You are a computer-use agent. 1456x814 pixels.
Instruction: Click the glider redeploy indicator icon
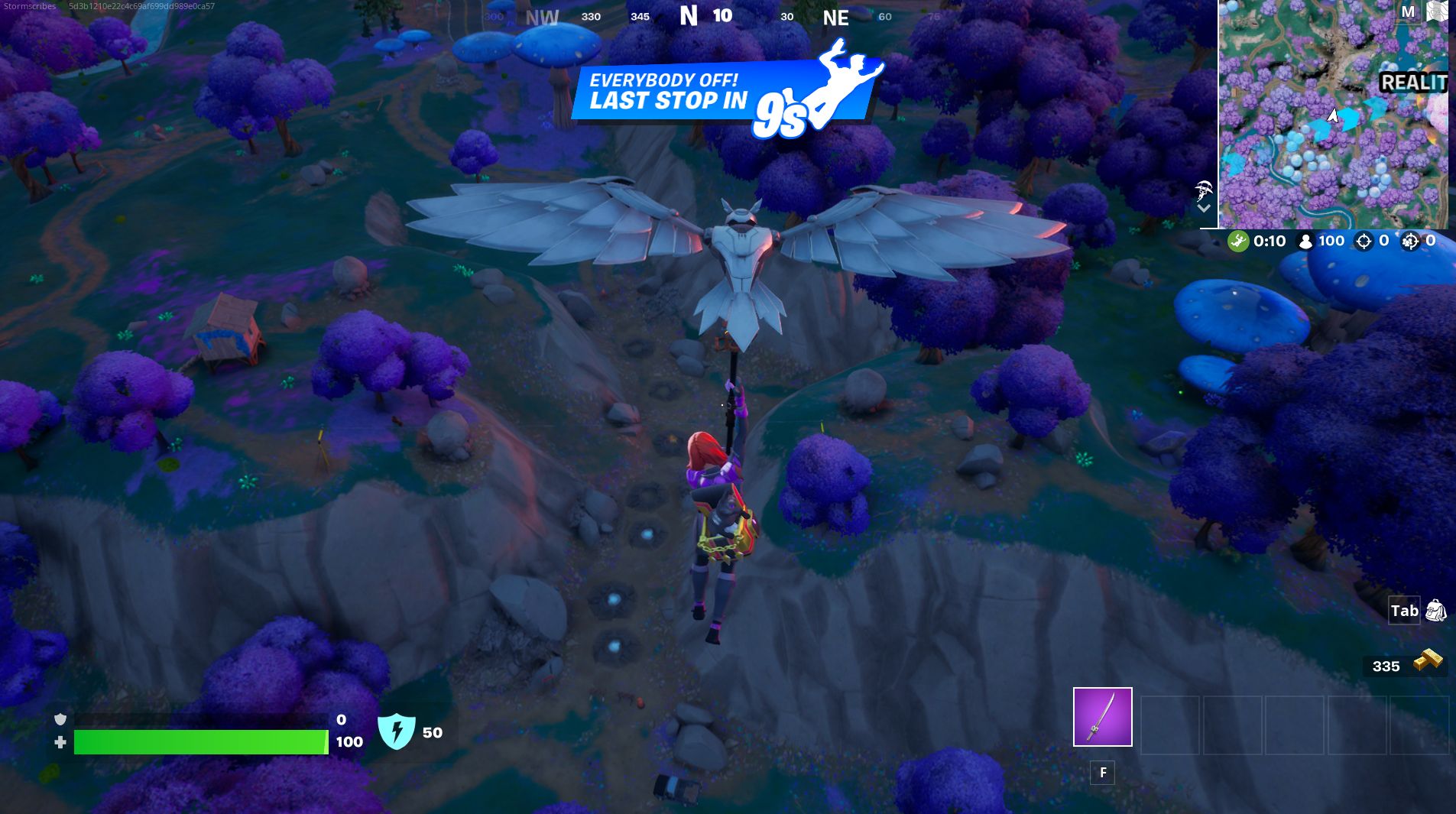pos(1203,191)
